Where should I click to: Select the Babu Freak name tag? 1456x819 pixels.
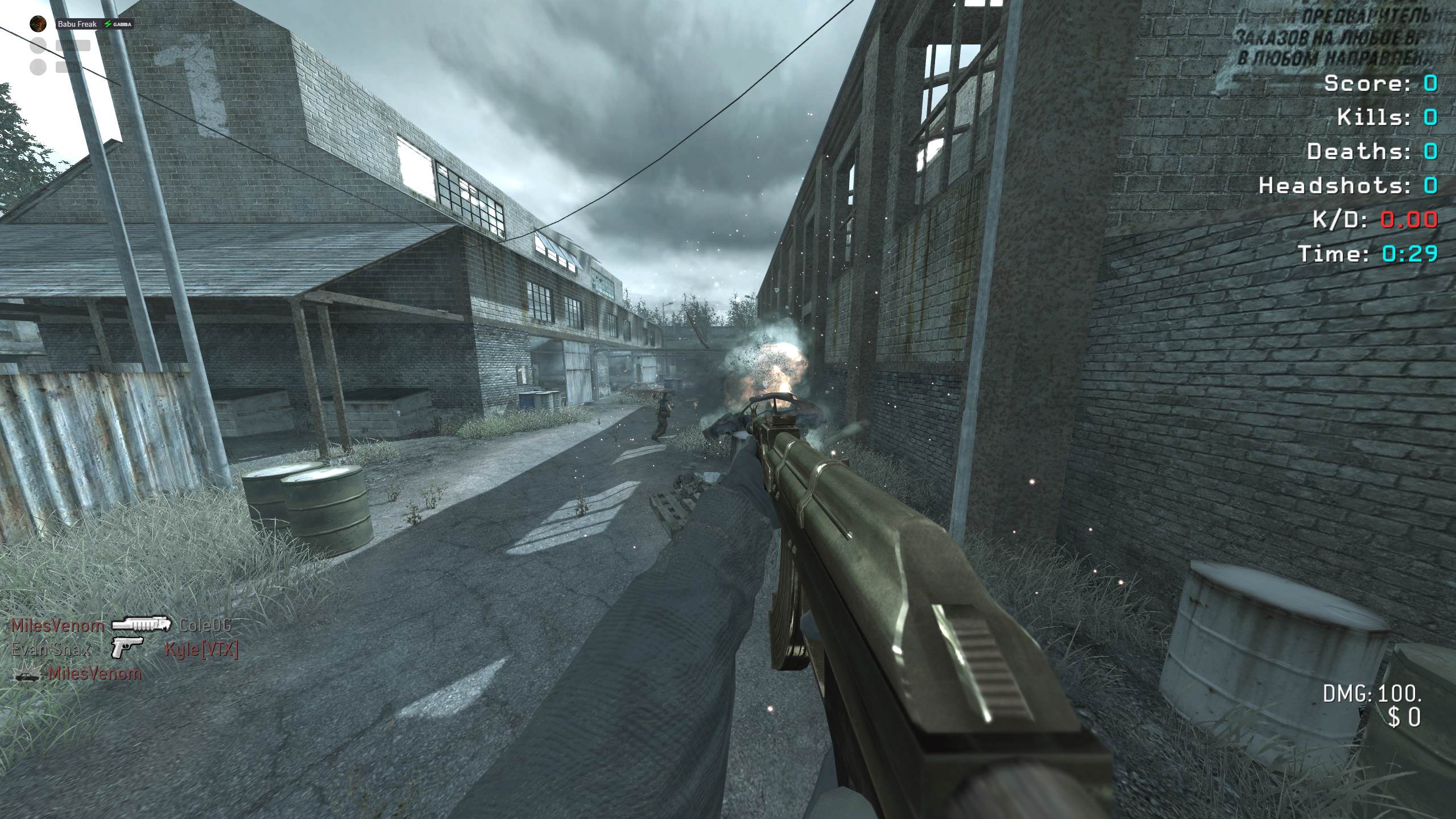coord(77,24)
